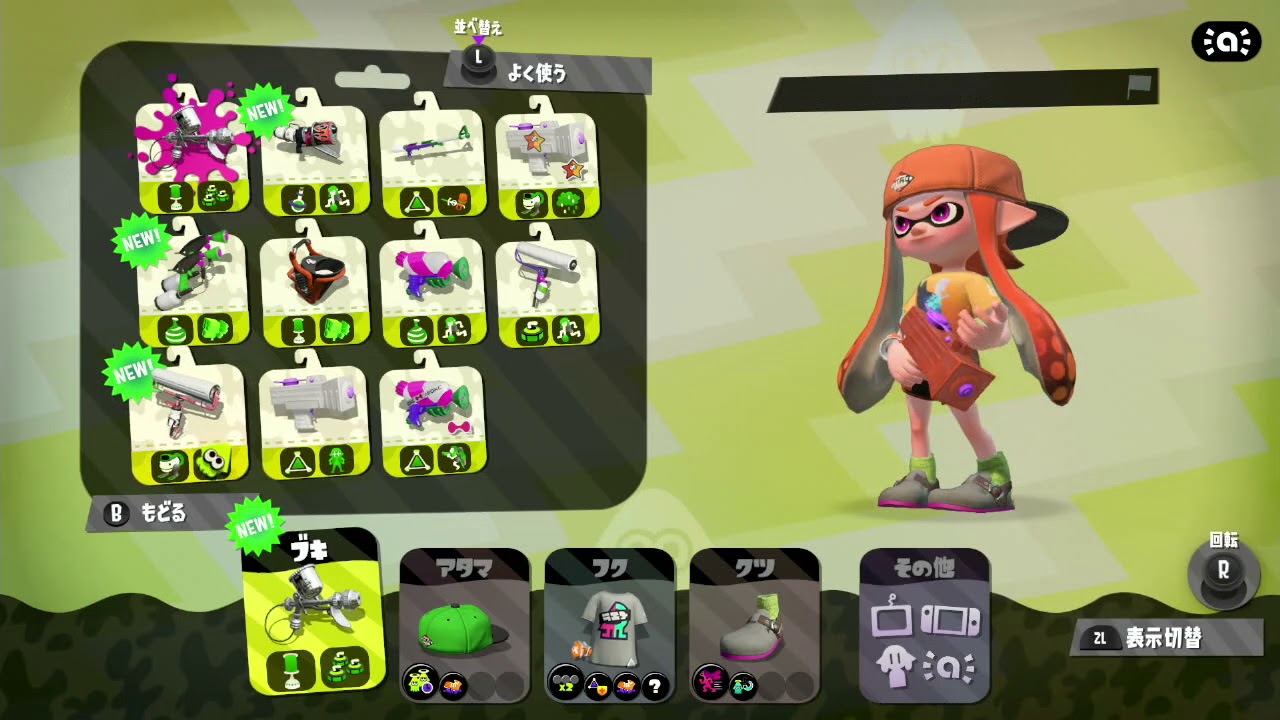
Task: Switch to the アタマ headgear tab
Action: (x=463, y=625)
